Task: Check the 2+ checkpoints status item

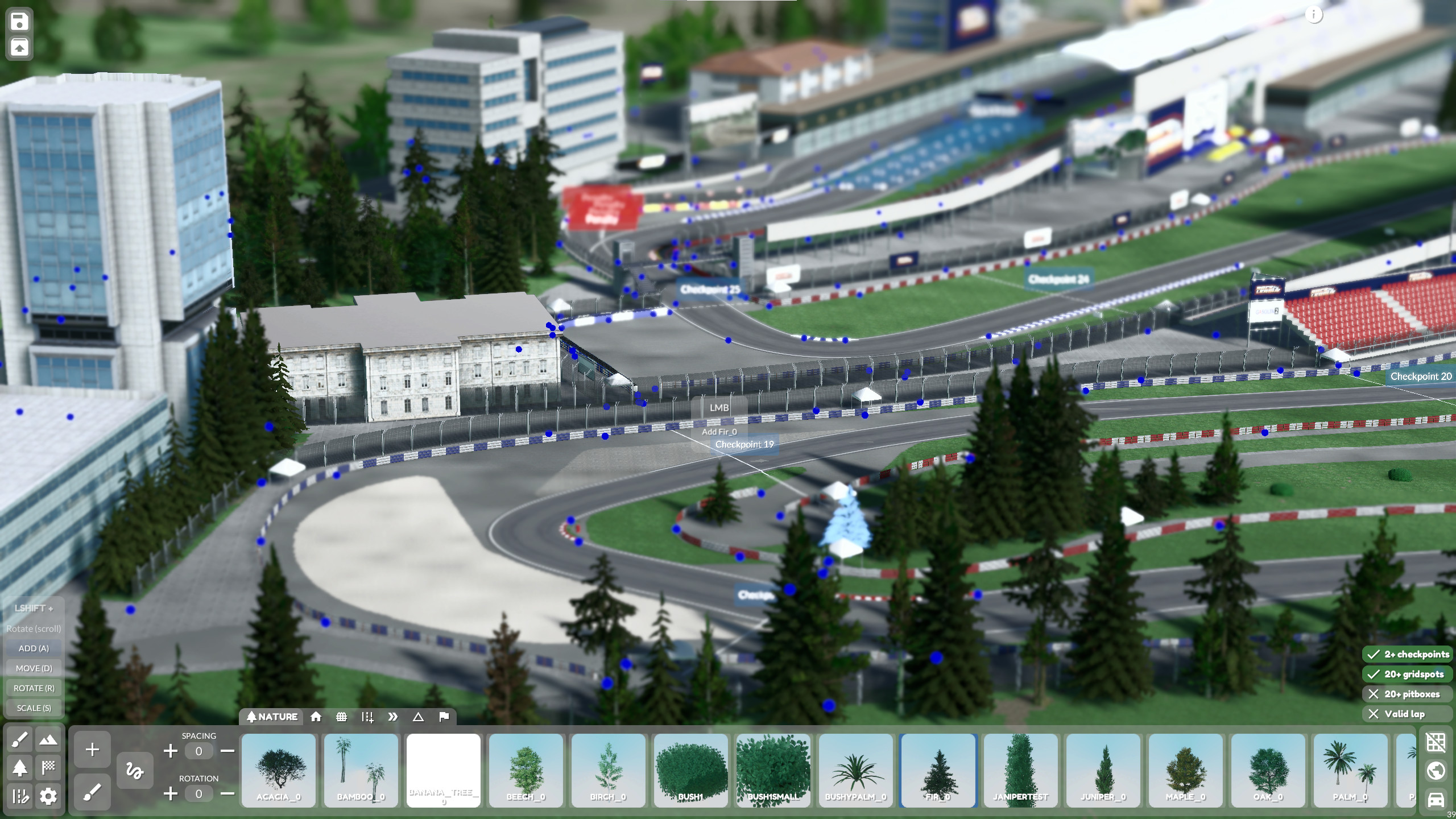Action: [1409, 654]
